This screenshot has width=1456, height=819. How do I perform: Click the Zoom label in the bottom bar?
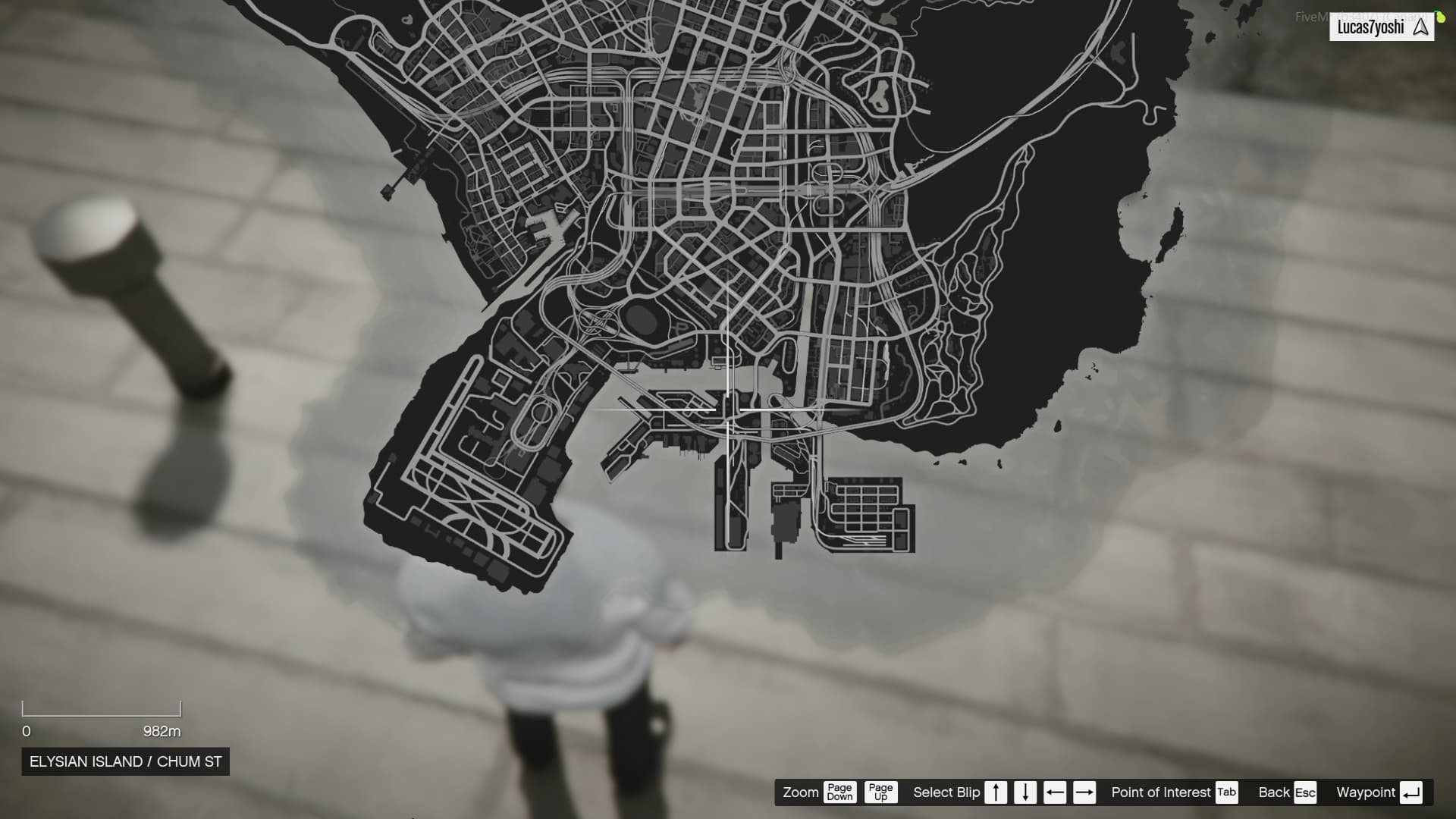(801, 792)
